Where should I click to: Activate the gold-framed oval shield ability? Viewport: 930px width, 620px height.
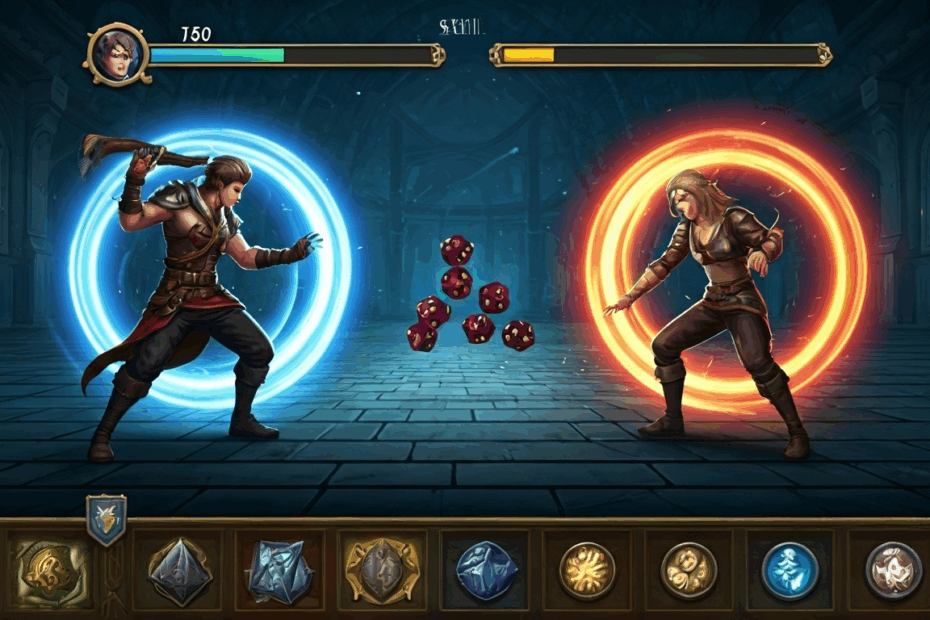pos(382,571)
